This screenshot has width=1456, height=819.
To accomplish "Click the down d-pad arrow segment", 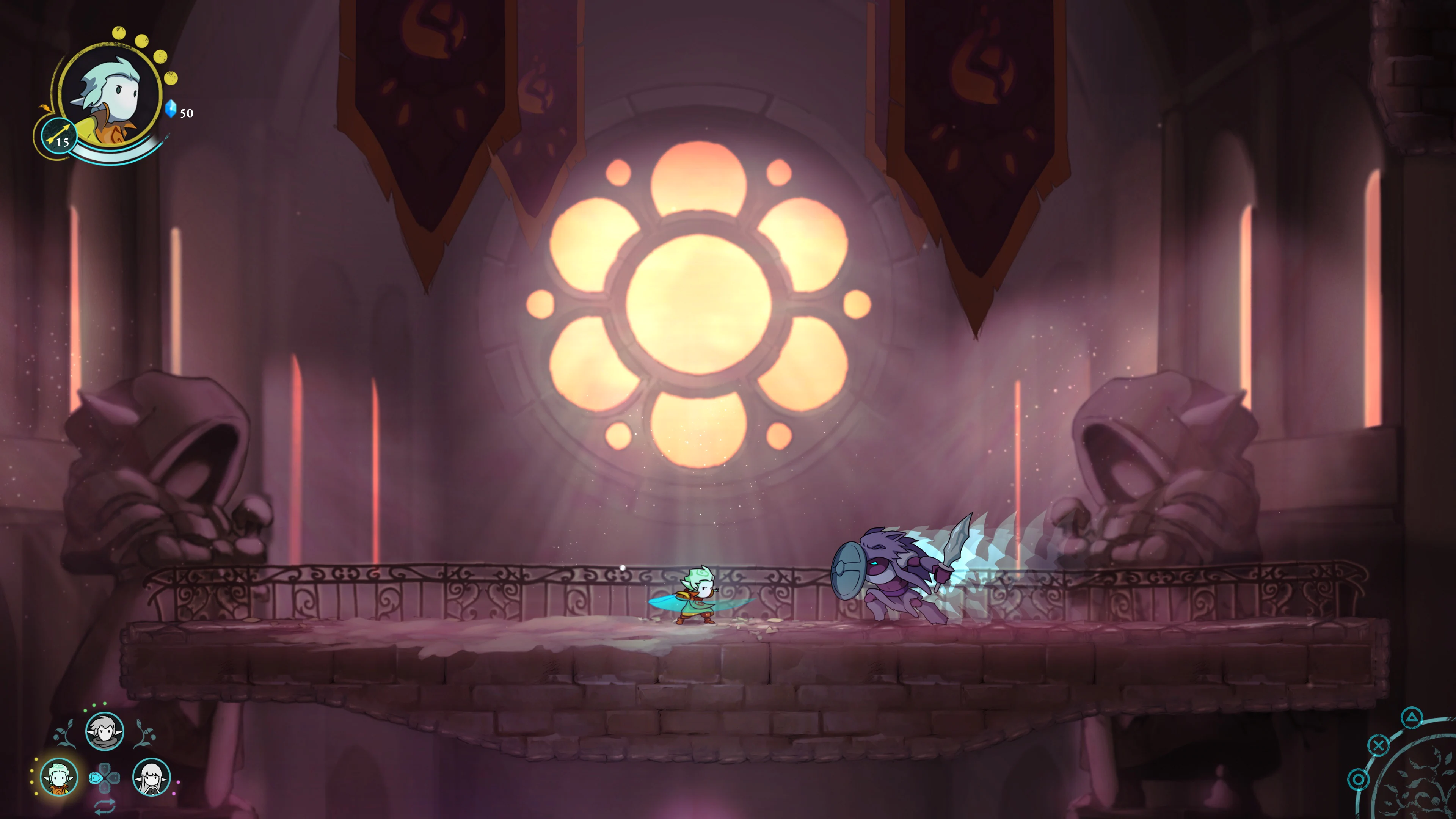I will click(105, 788).
